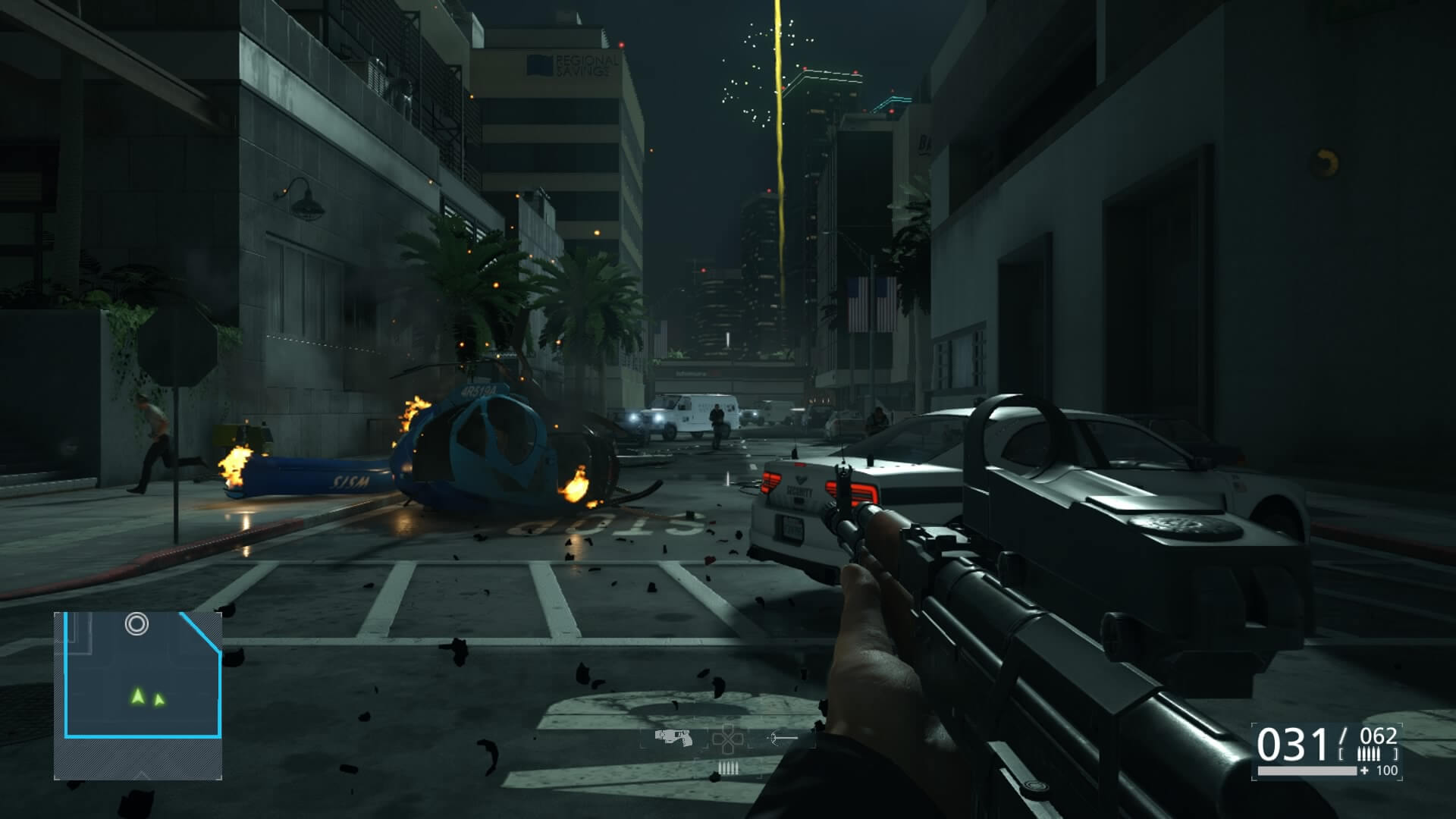Image resolution: width=1456 pixels, height=819 pixels.
Task: Click the 062 reserve ammo count
Action: (x=1378, y=736)
